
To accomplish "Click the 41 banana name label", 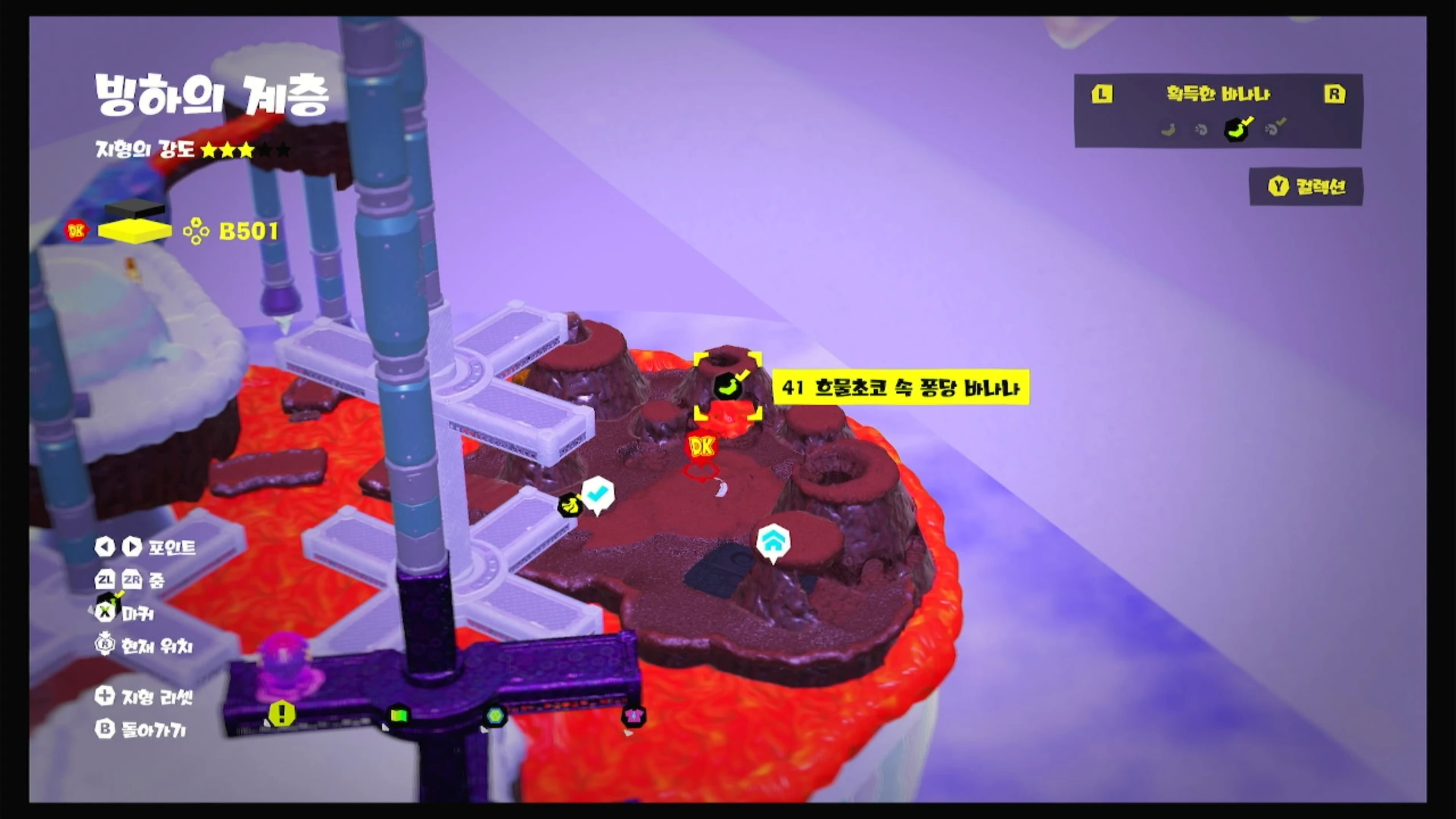I will 901,388.
